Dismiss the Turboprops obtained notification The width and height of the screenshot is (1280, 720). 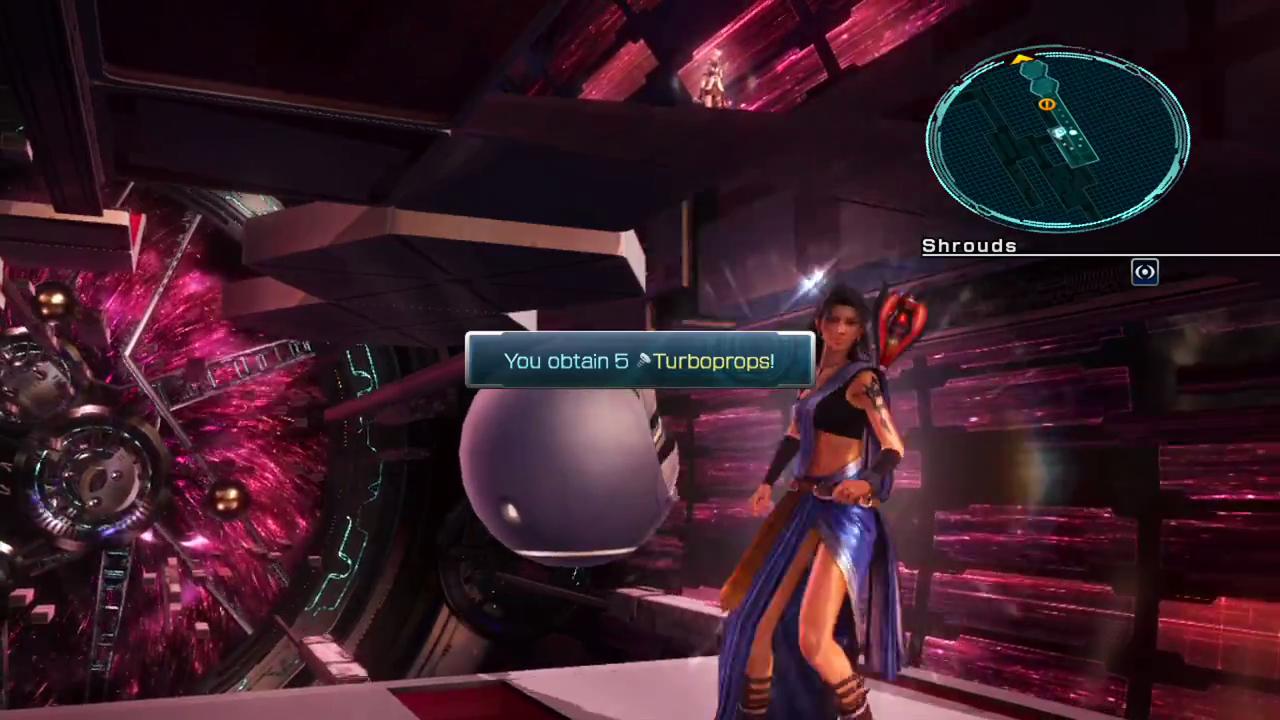[639, 361]
